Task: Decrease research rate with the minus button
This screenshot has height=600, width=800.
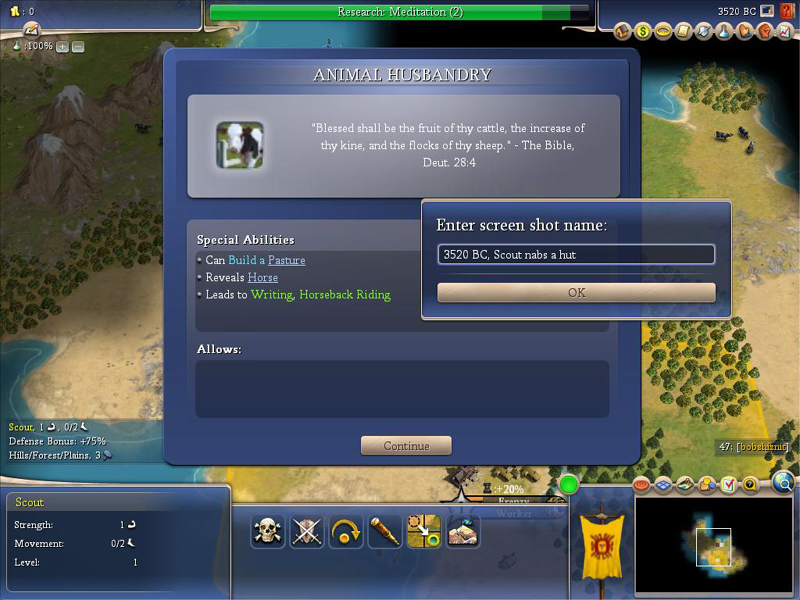Action: click(78, 47)
